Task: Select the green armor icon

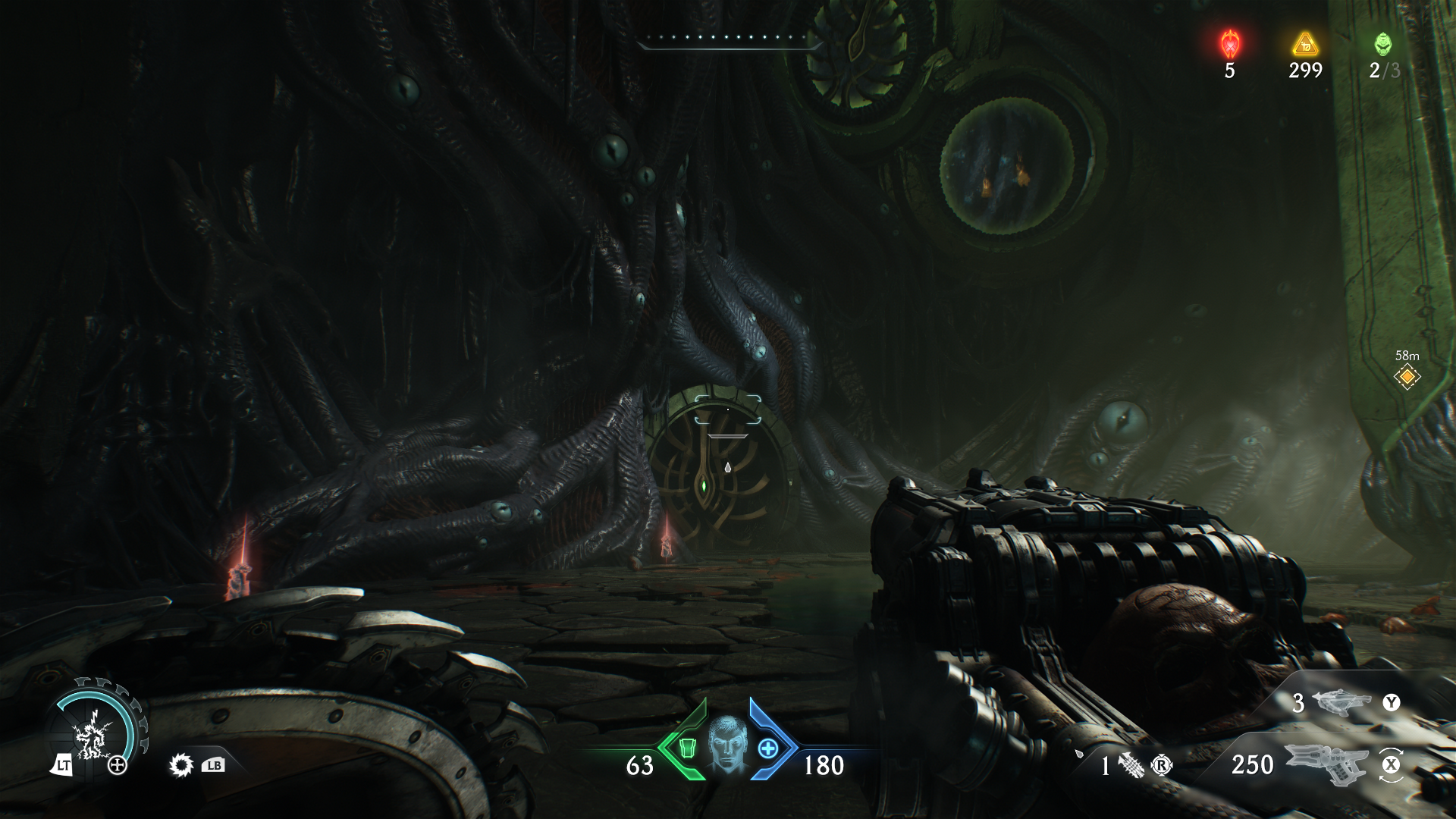Action: (687, 748)
